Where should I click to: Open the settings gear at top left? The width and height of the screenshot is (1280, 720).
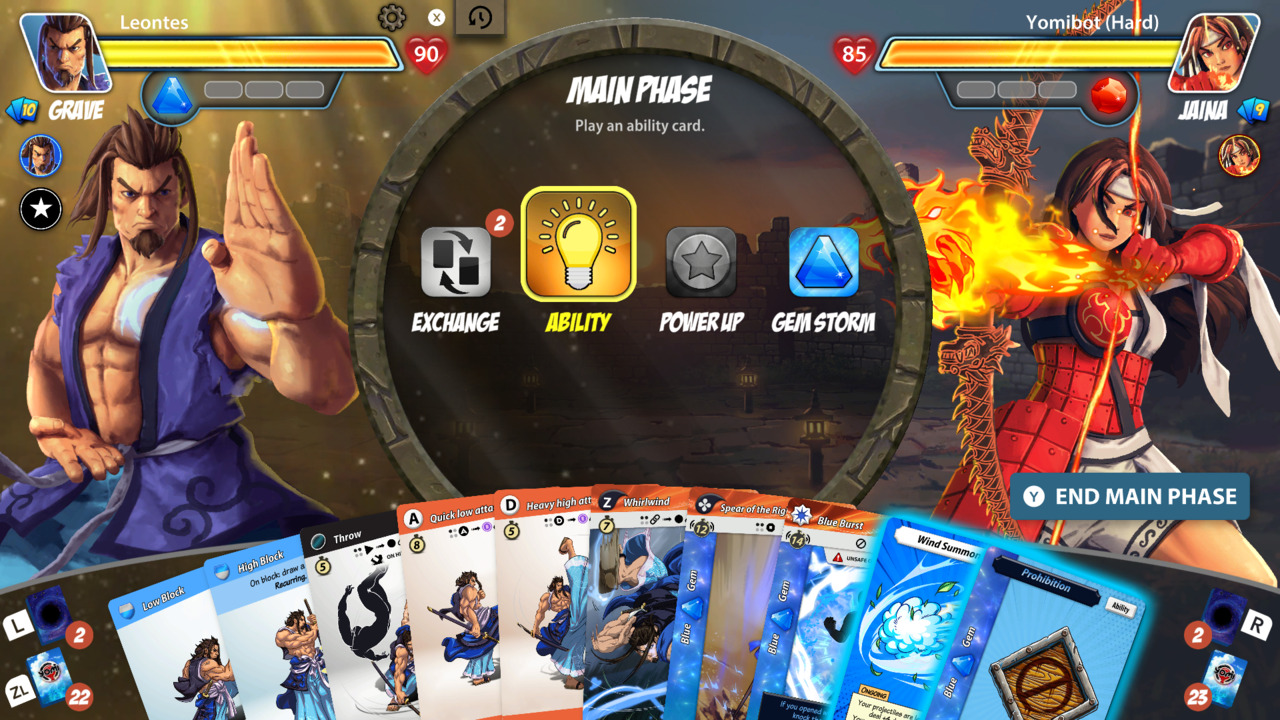394,16
